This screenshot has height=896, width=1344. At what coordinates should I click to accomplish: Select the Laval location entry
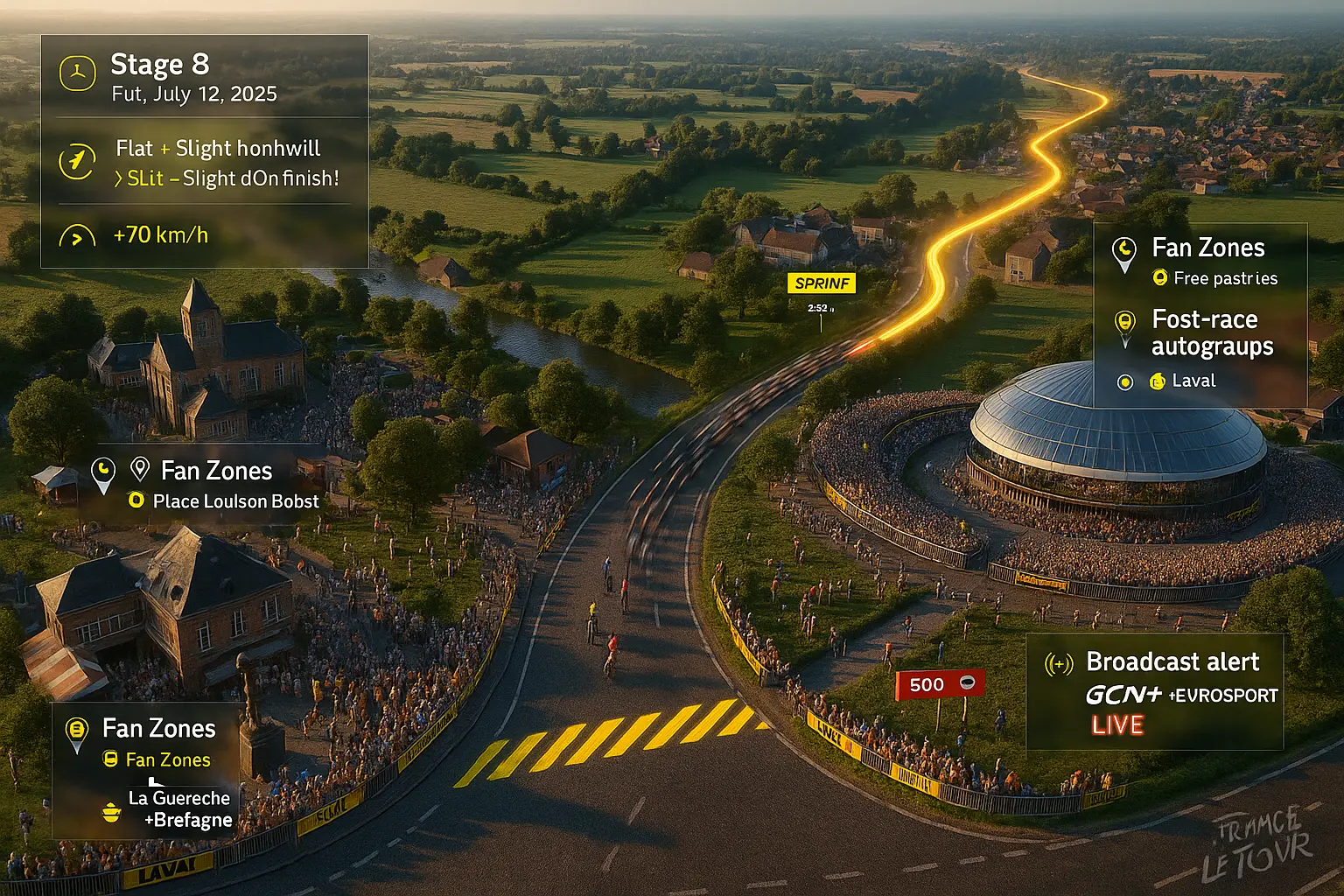click(1193, 381)
